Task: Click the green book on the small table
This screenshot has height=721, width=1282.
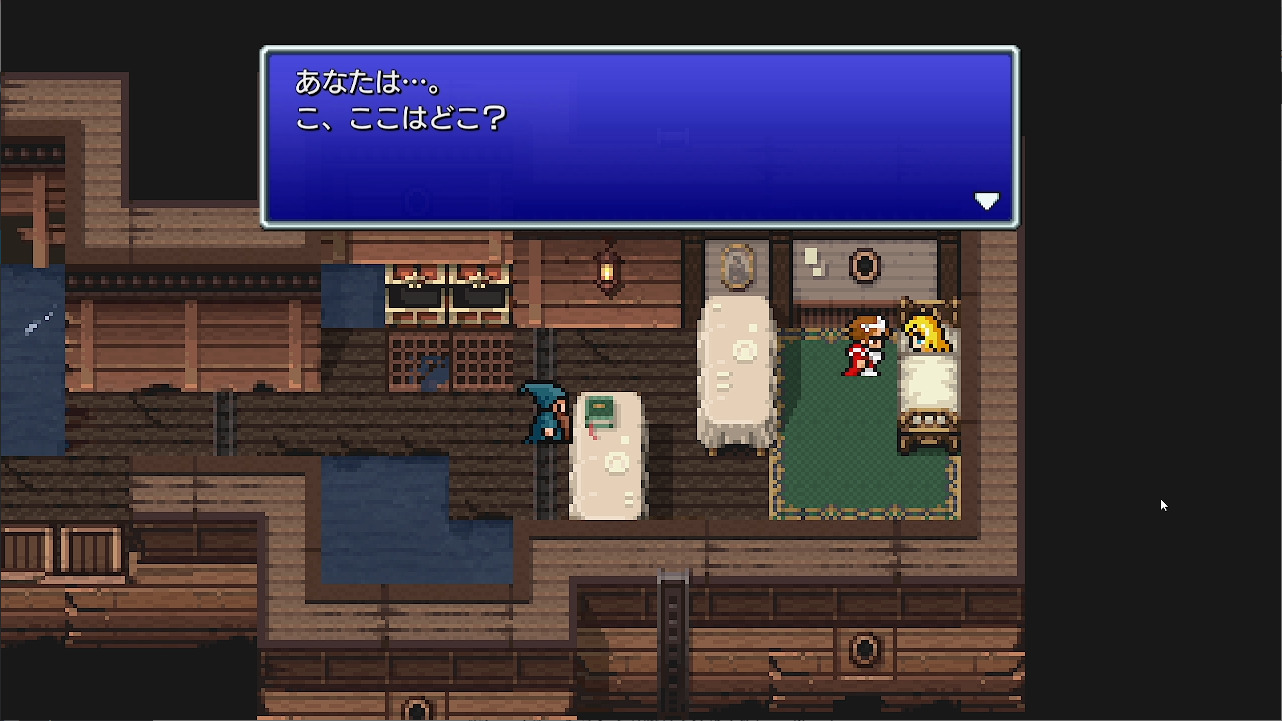Action: 600,406
